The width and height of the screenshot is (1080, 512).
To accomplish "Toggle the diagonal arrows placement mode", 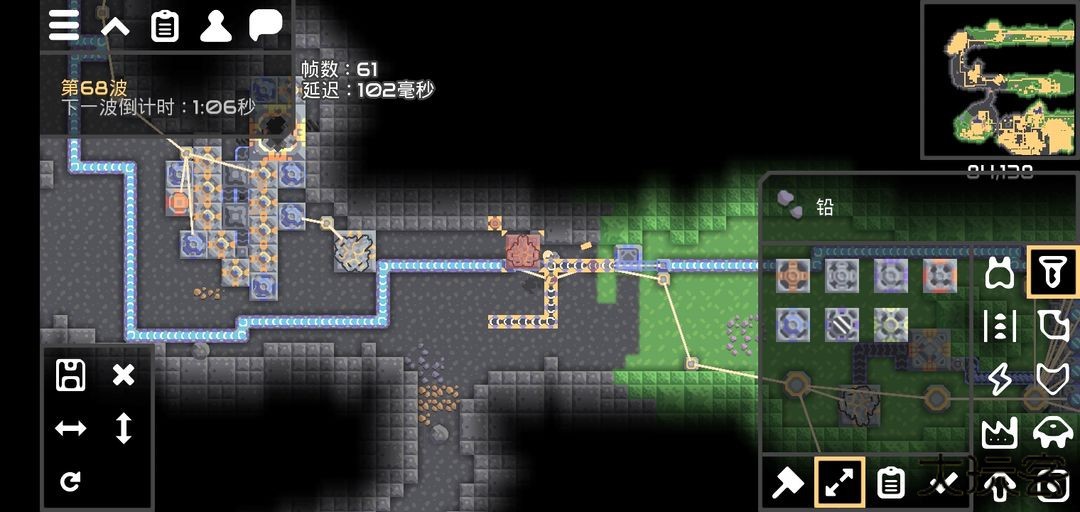I will coord(839,484).
